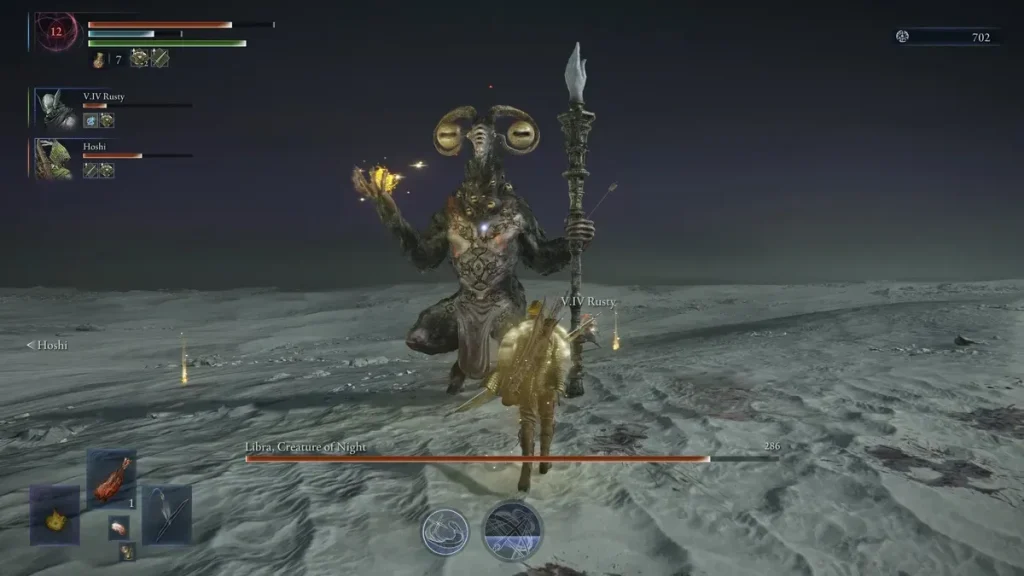This screenshot has height=576, width=1024.
Task: Activate the larger half-charged ultimate art icon
Action: pos(512,530)
